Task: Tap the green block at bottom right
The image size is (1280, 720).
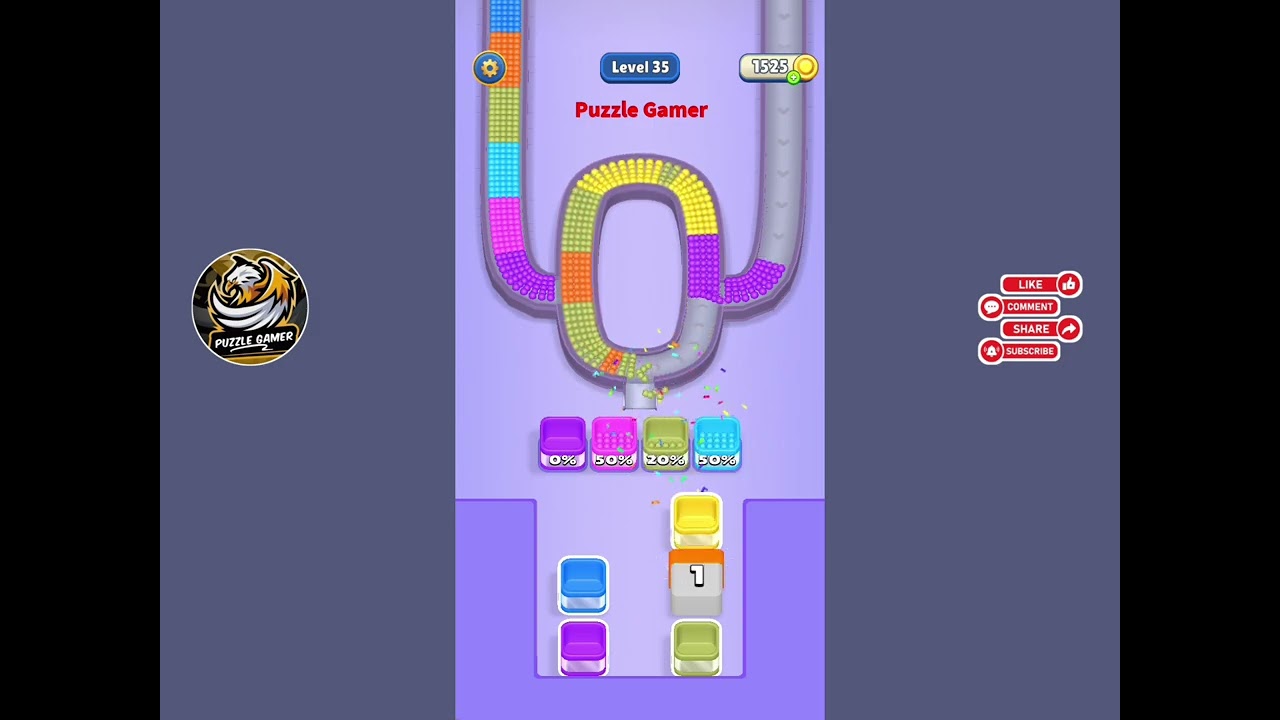Action: tap(696, 648)
